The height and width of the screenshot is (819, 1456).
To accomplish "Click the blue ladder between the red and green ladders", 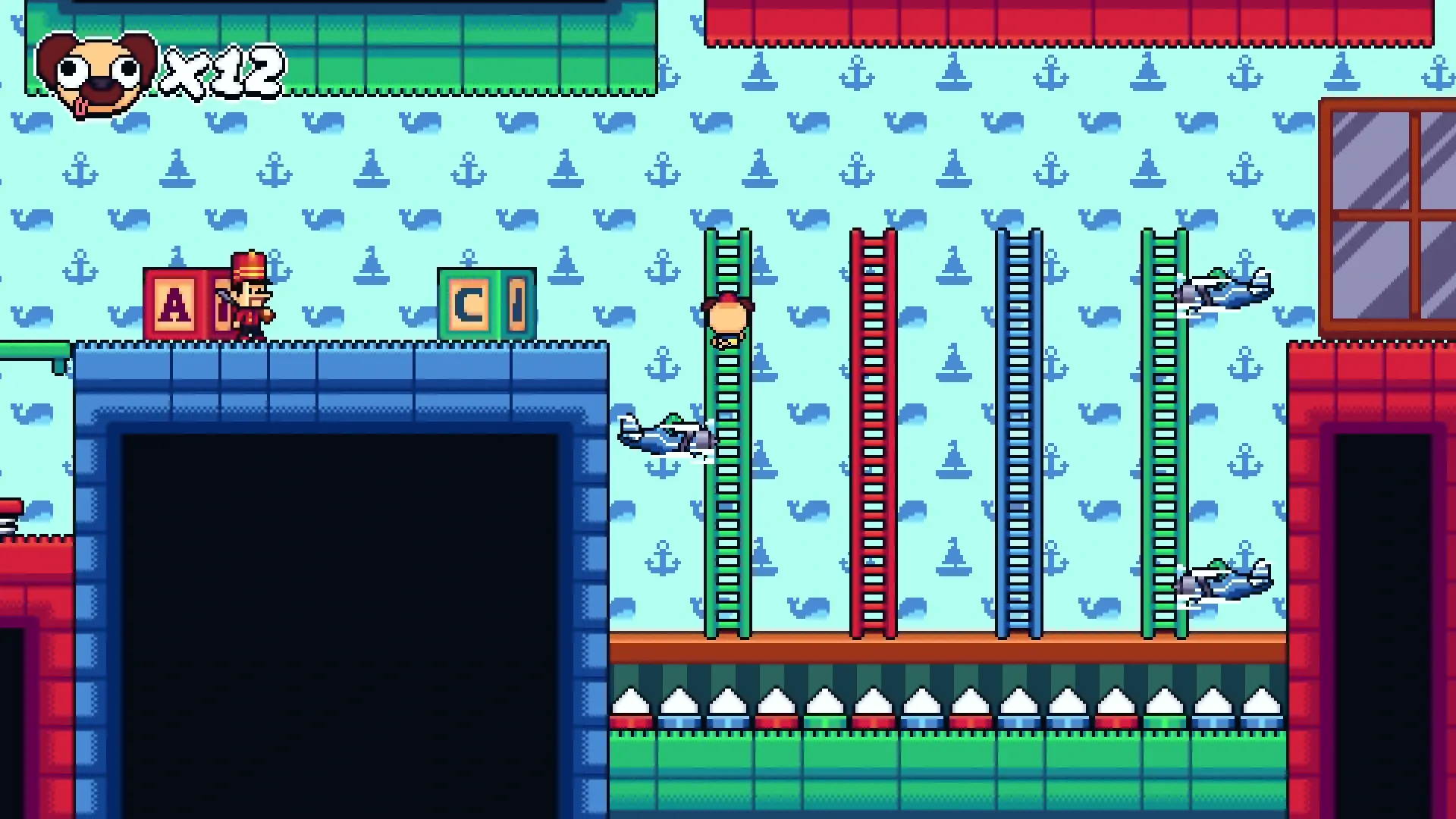I will pos(1020,455).
